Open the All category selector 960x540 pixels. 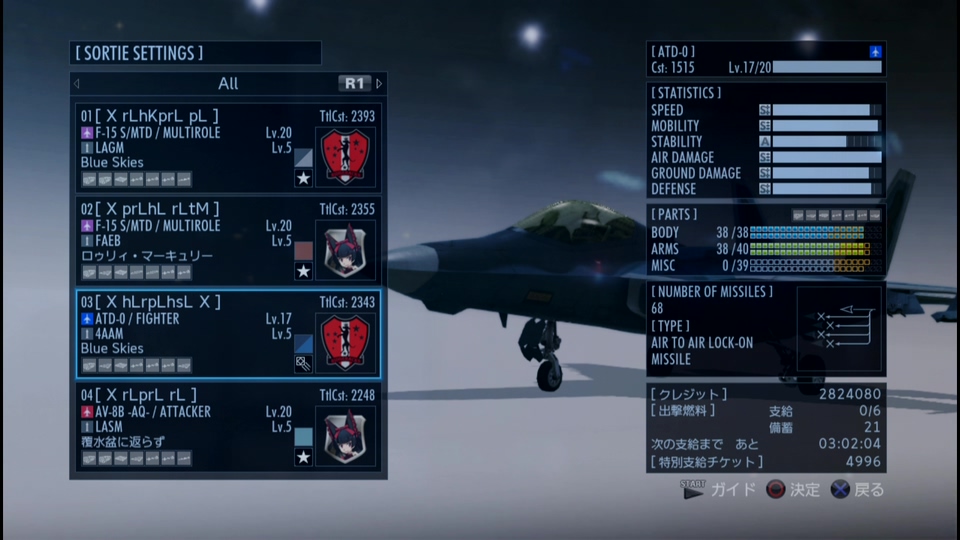click(228, 83)
